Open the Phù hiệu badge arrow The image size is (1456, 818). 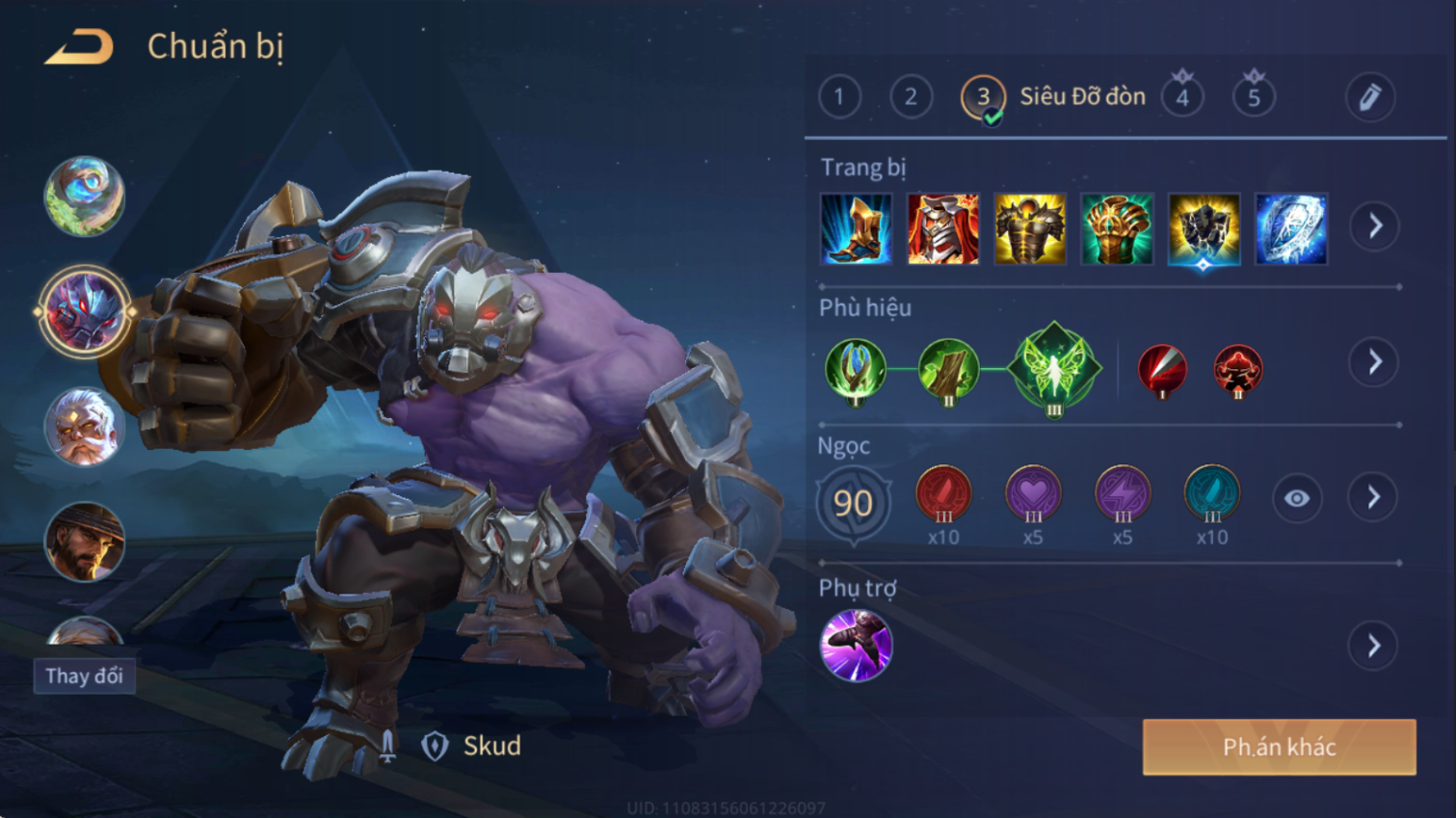pos(1375,362)
